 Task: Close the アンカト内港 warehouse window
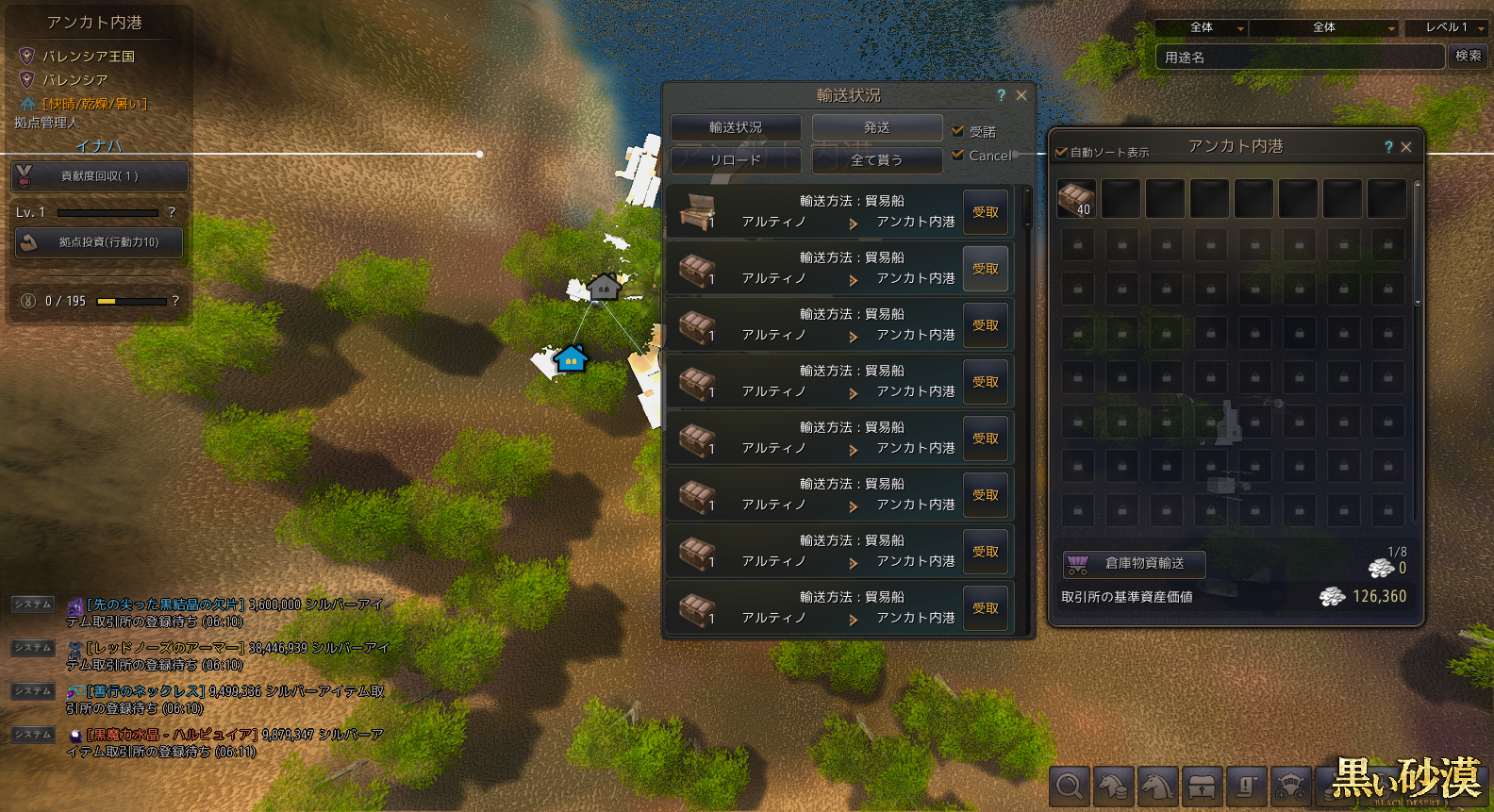pyautogui.click(x=1406, y=147)
